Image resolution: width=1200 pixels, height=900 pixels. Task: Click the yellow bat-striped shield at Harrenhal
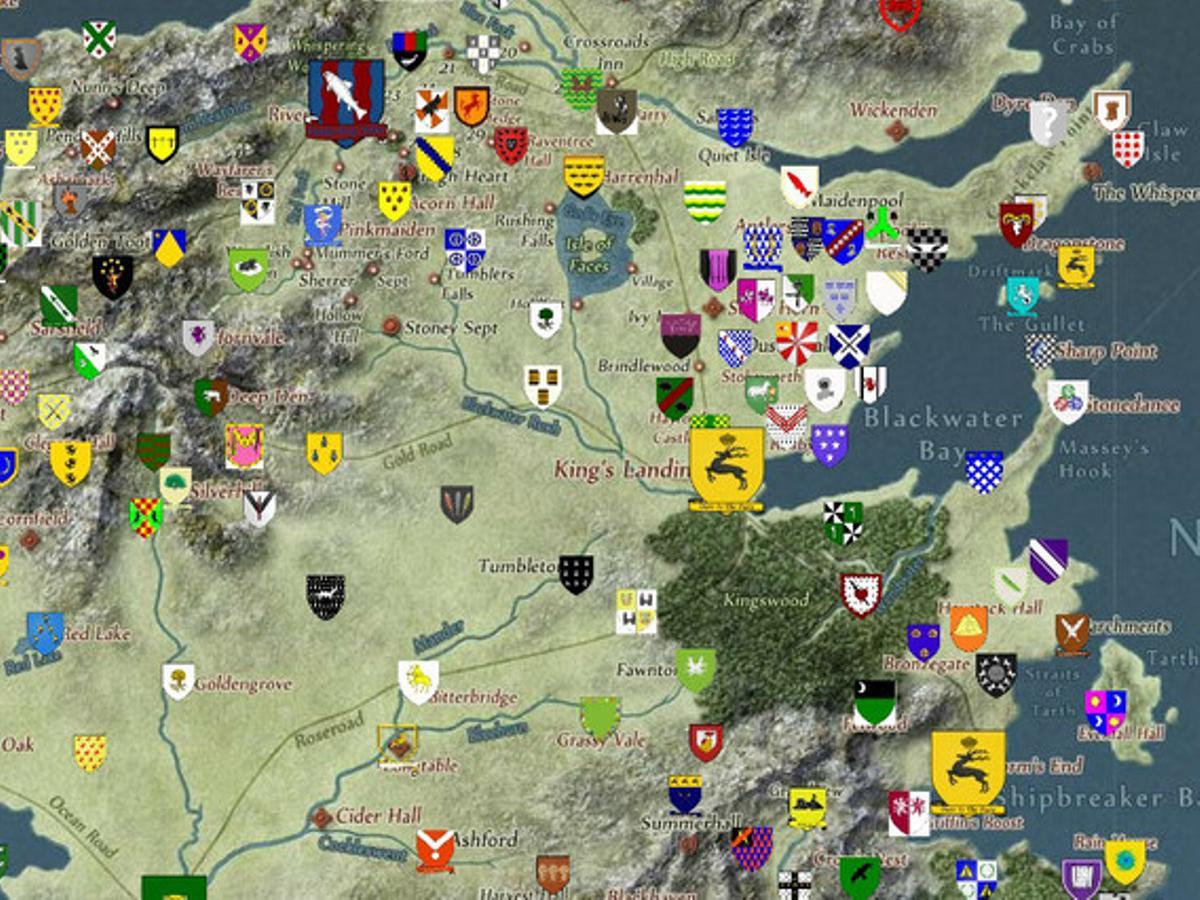[584, 175]
